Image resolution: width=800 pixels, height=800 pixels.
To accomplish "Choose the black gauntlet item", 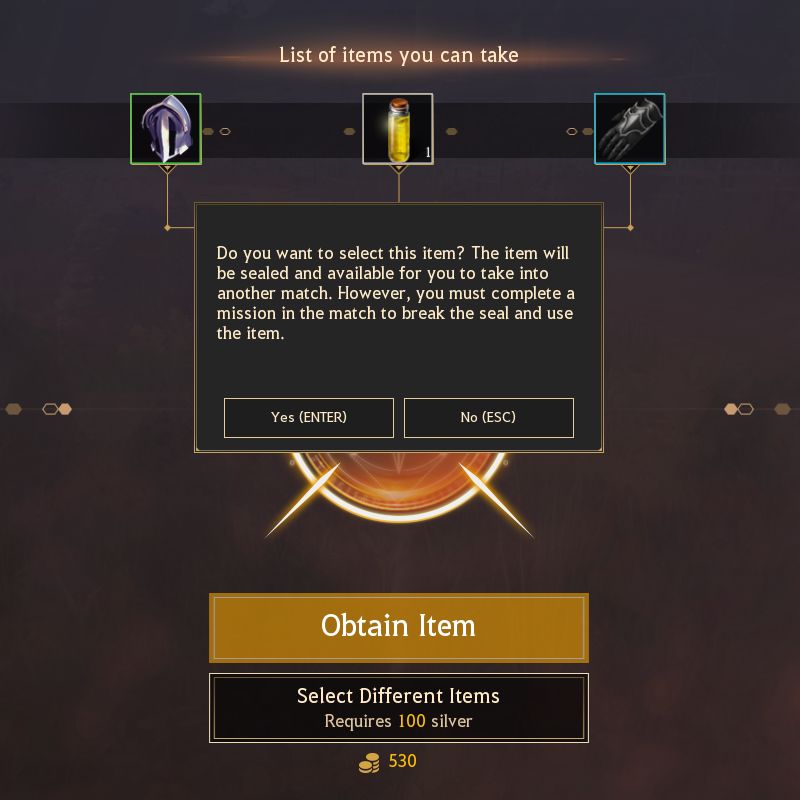I will click(x=630, y=129).
